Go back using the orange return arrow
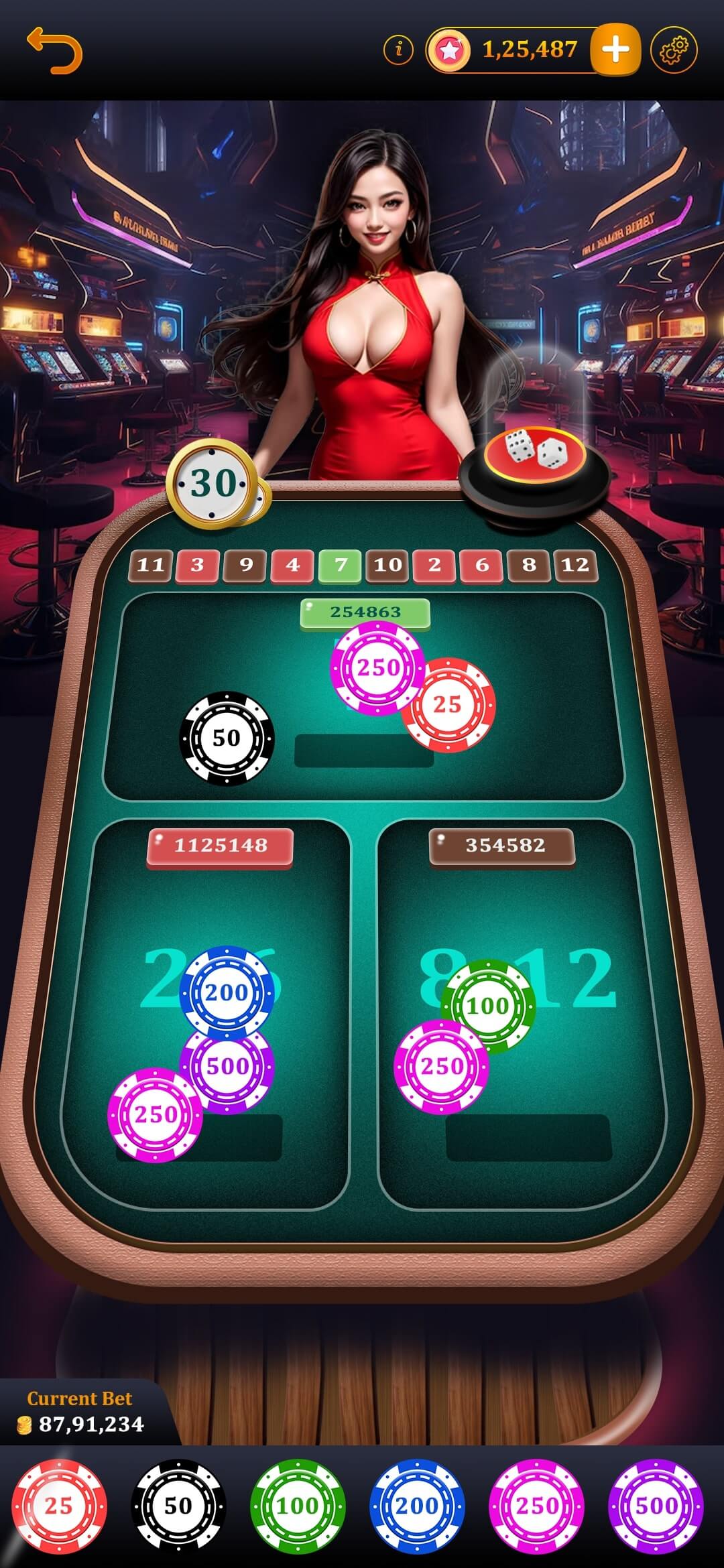The width and height of the screenshot is (724, 1568). point(54,50)
